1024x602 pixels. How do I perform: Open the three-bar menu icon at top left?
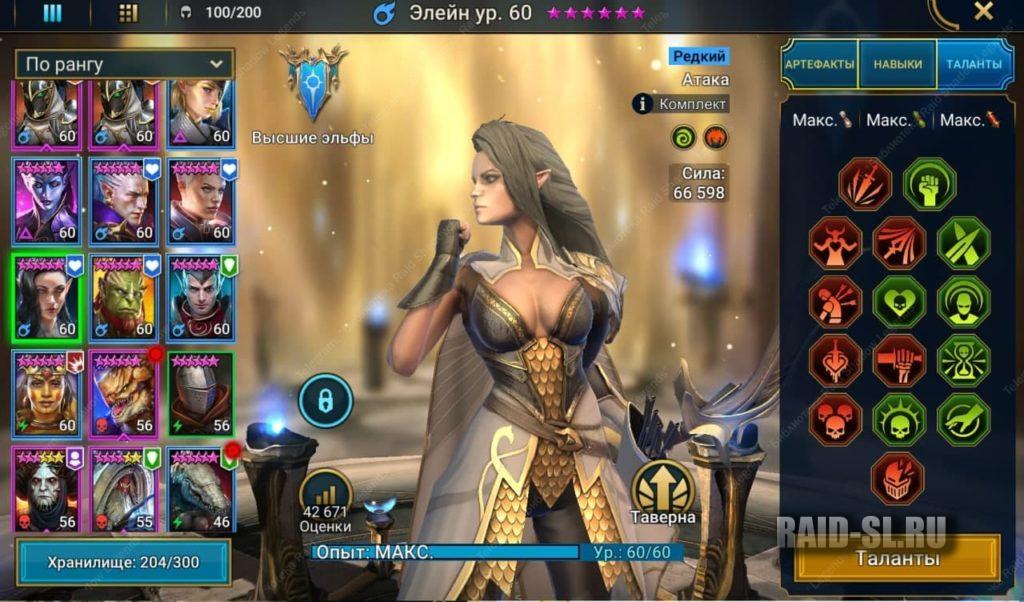pos(52,13)
